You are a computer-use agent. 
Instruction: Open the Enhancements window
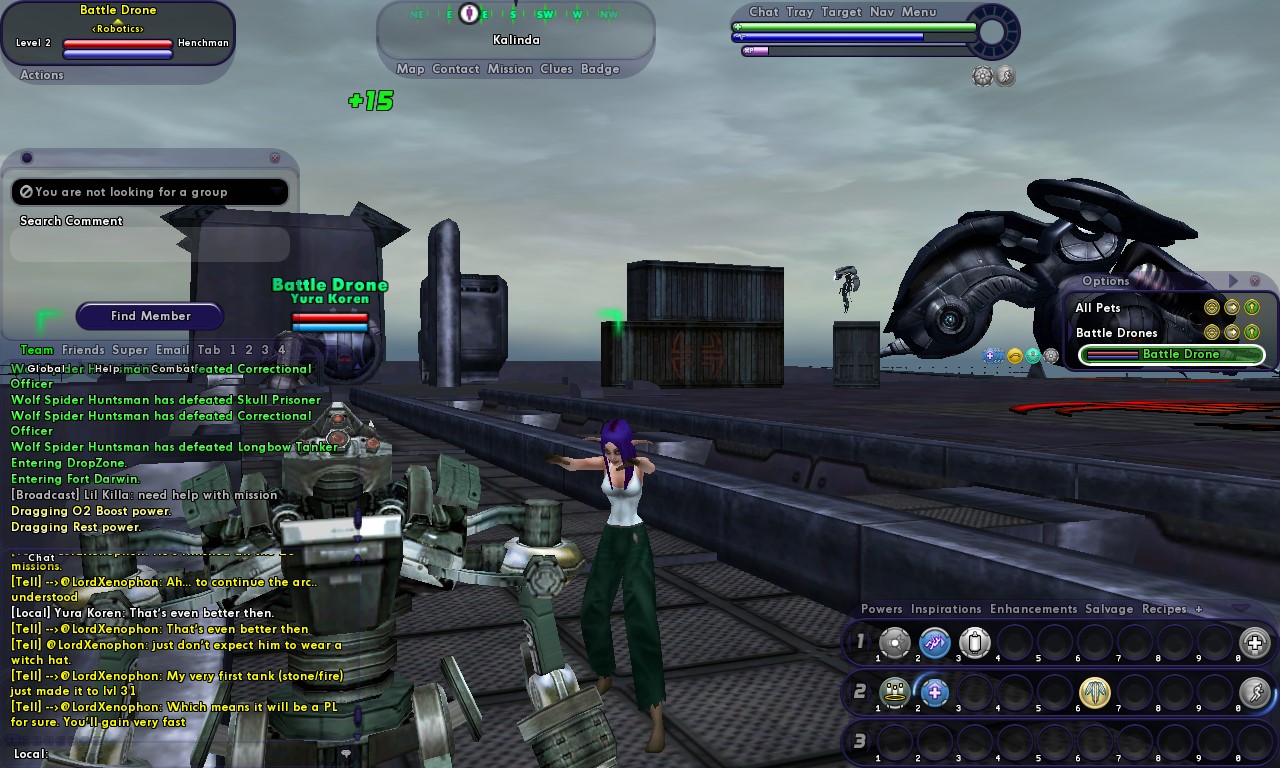pyautogui.click(x=1033, y=609)
